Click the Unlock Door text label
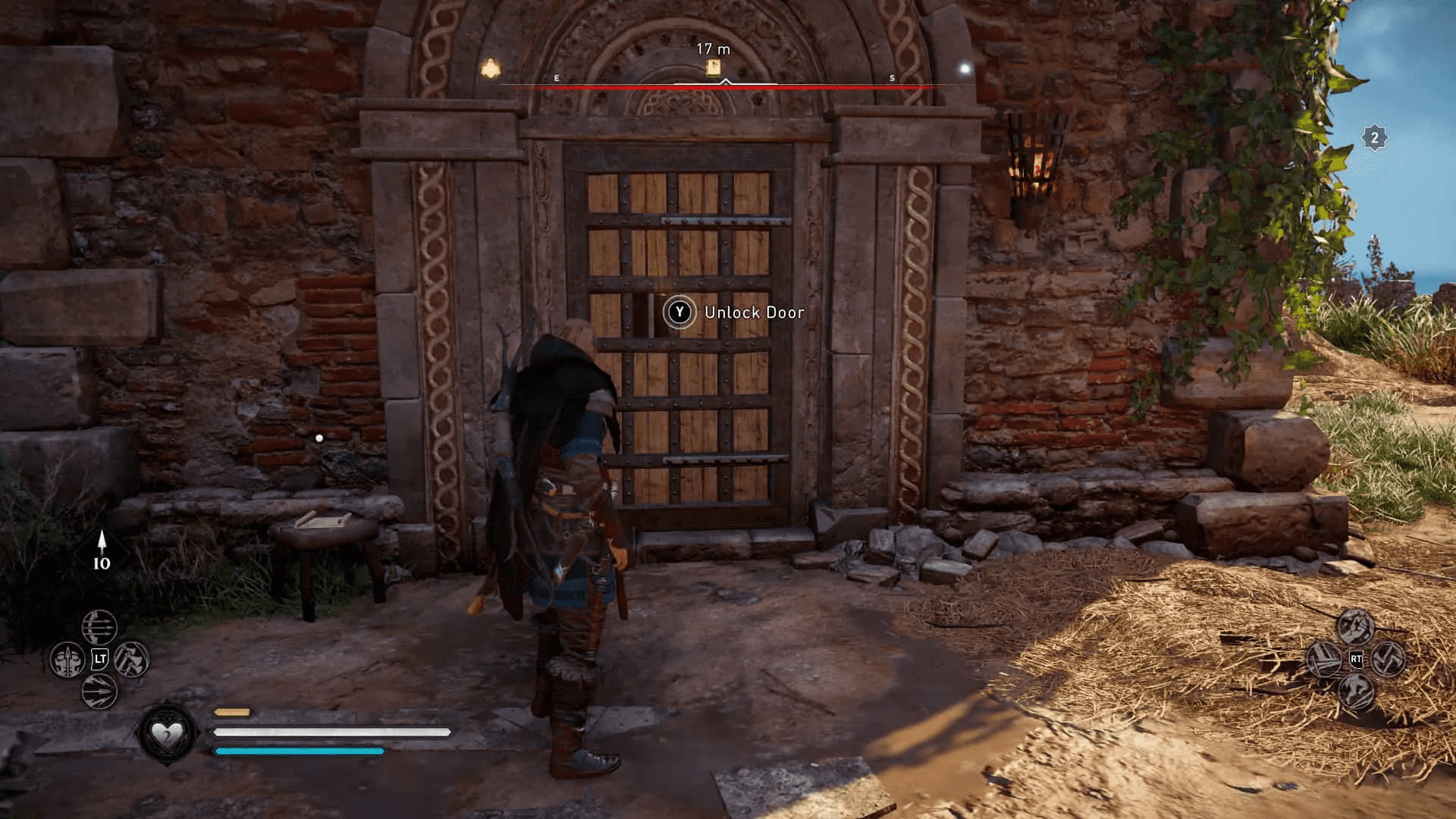The height and width of the screenshot is (819, 1456). 755,312
